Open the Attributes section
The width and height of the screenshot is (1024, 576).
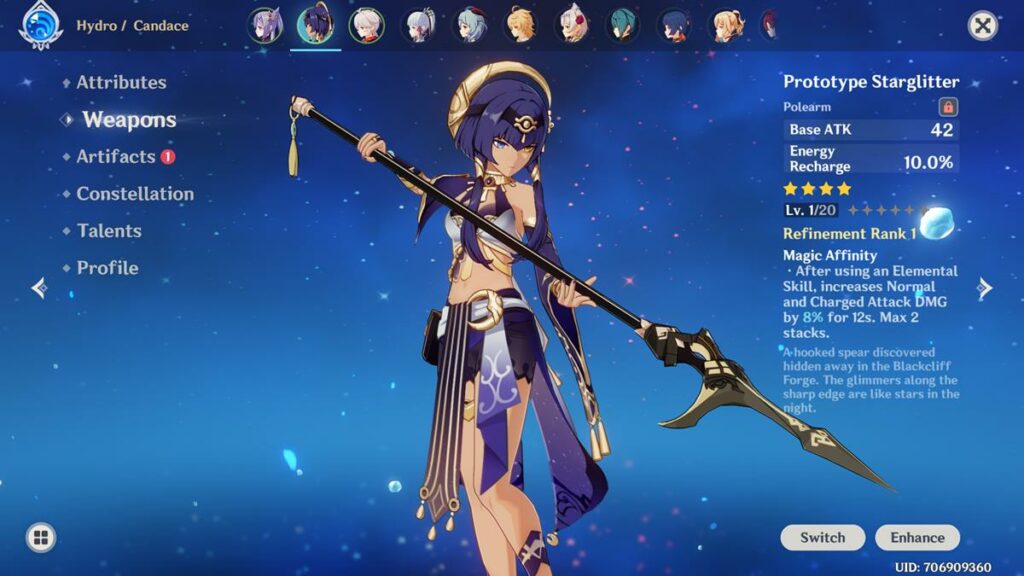[121, 83]
